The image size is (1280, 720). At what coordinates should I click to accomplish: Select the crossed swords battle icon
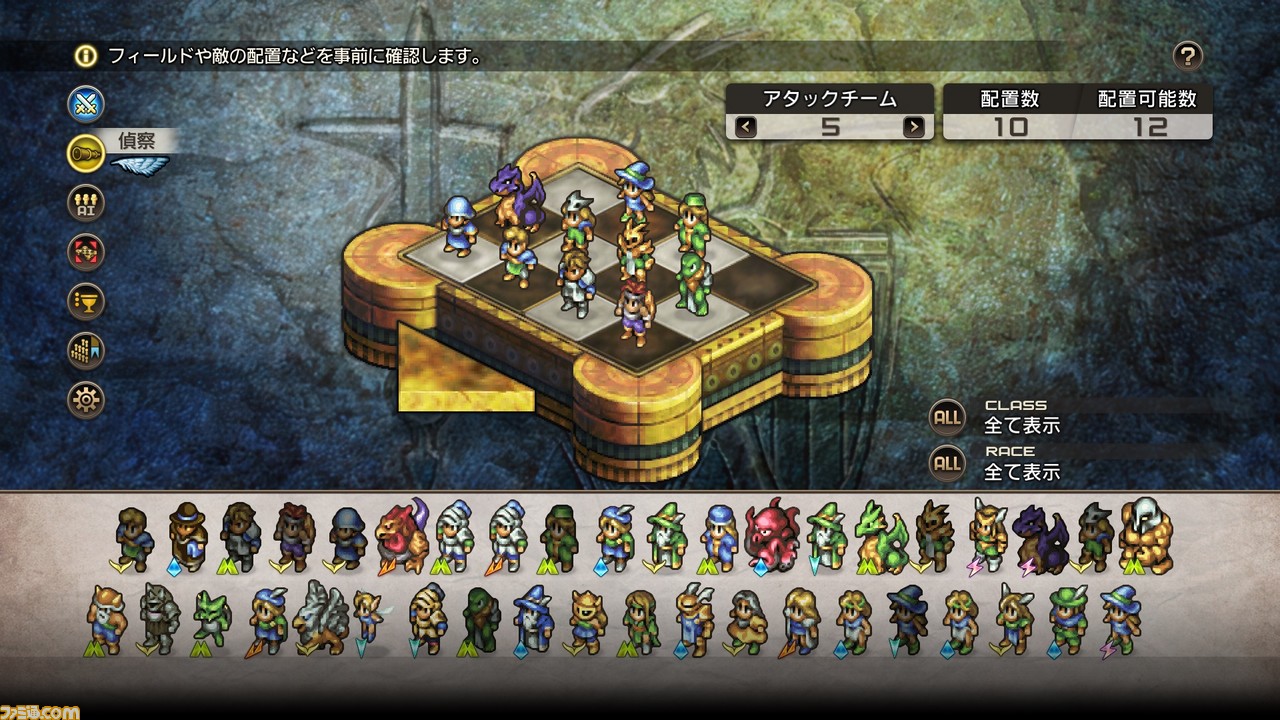[85, 104]
